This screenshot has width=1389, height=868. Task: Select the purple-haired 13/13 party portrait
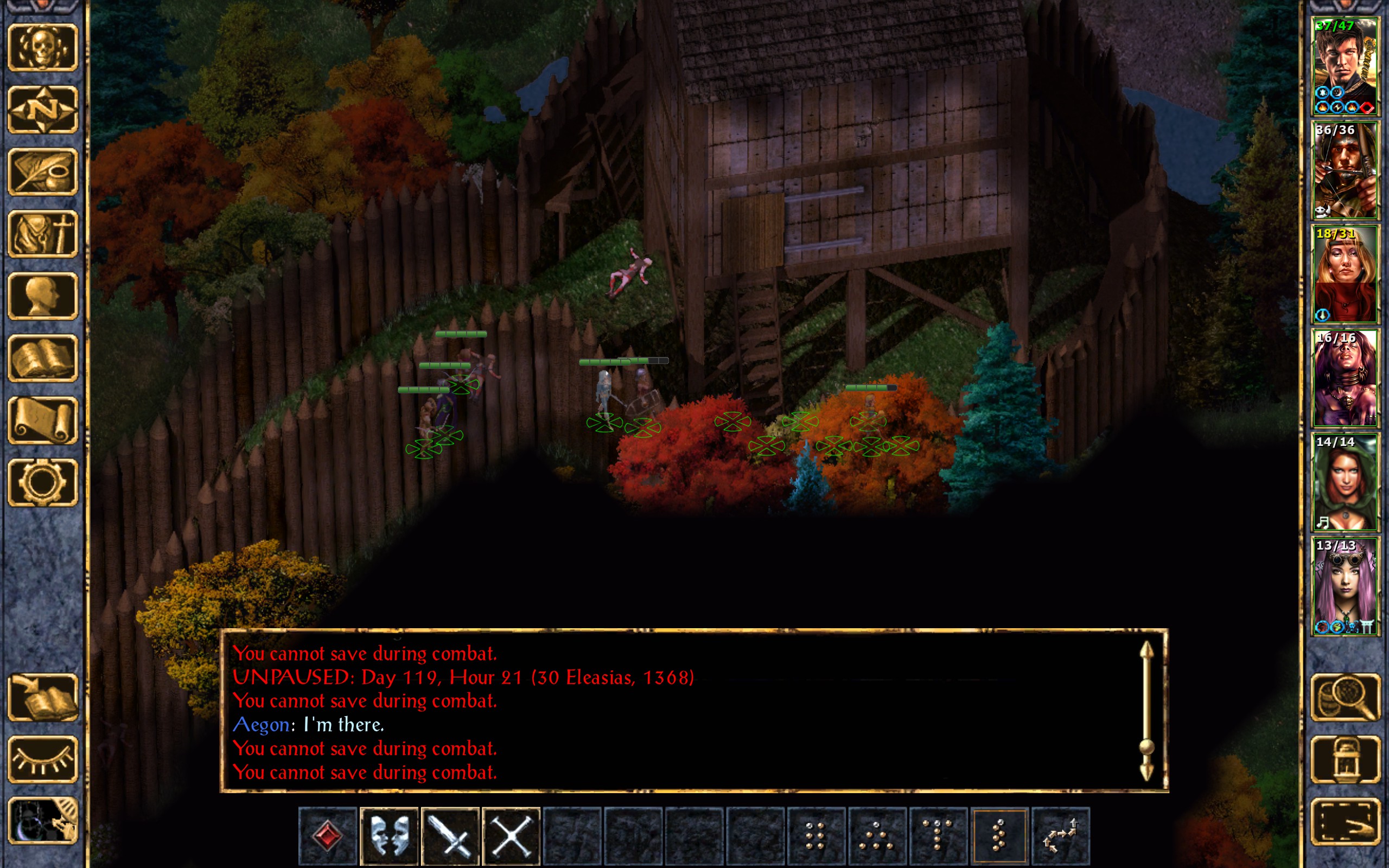[1345, 585]
